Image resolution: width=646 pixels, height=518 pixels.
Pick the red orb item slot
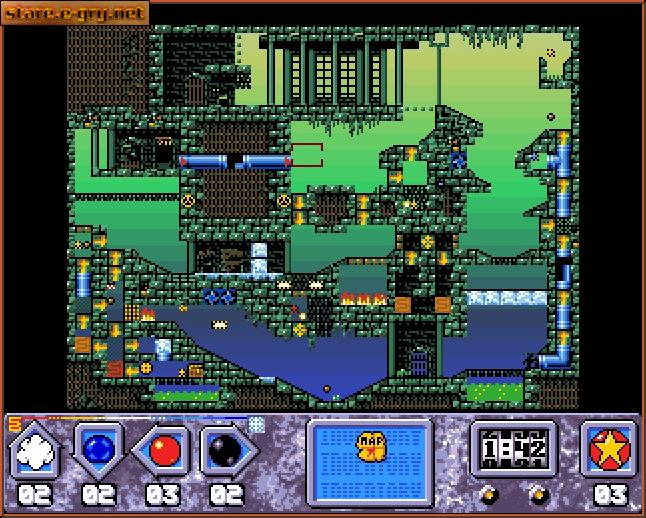162,451
